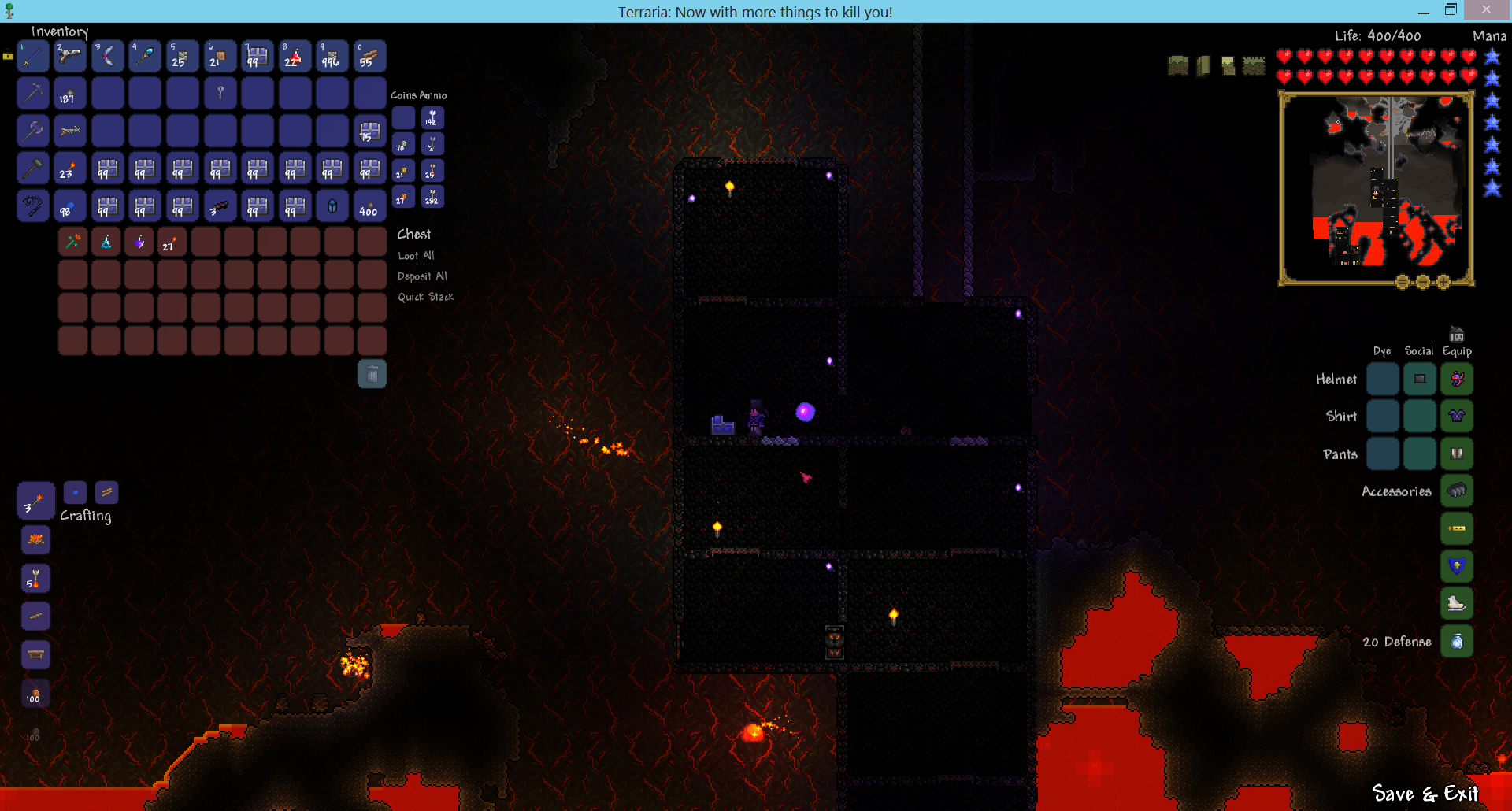1512x811 pixels.
Task: Select the handgun in hotbar slot 2
Action: pyautogui.click(x=70, y=57)
